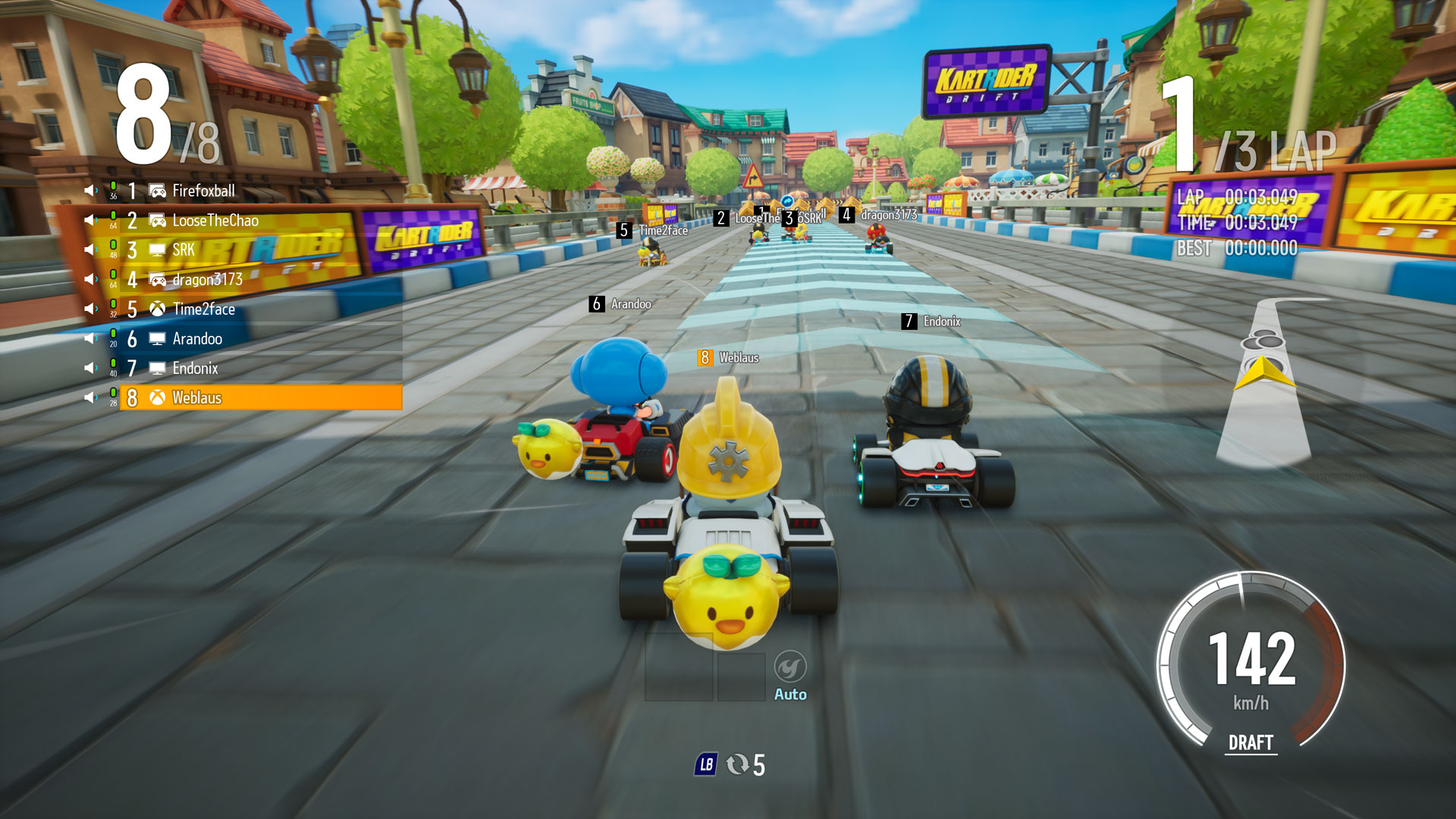The image size is (1456, 819).
Task: Open the track minimap
Action: [1264, 379]
